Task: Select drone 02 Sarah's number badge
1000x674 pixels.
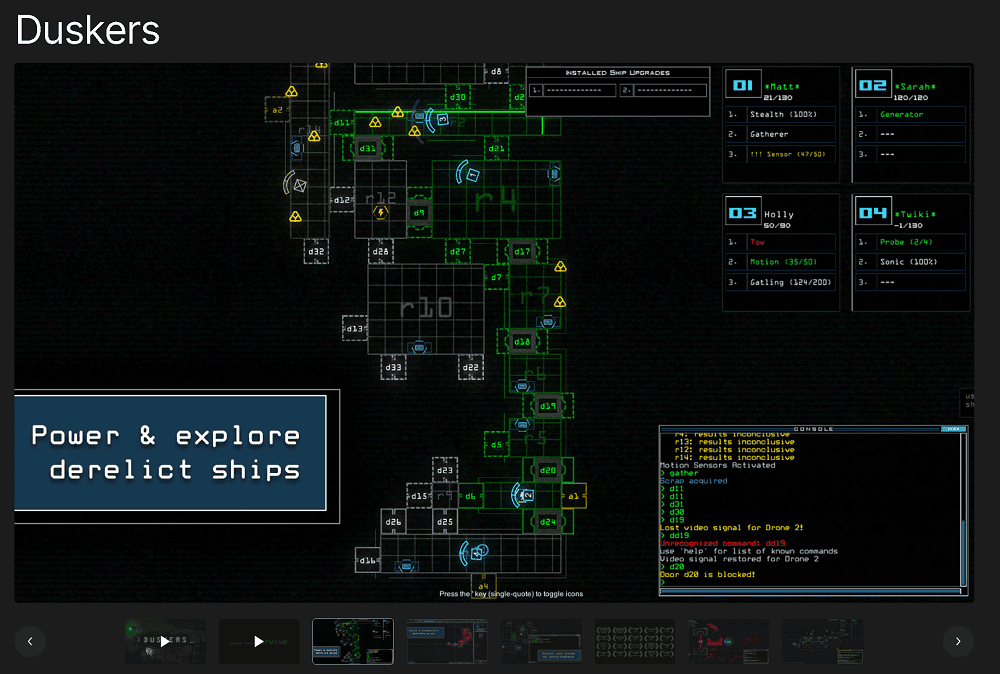Action: click(x=873, y=85)
